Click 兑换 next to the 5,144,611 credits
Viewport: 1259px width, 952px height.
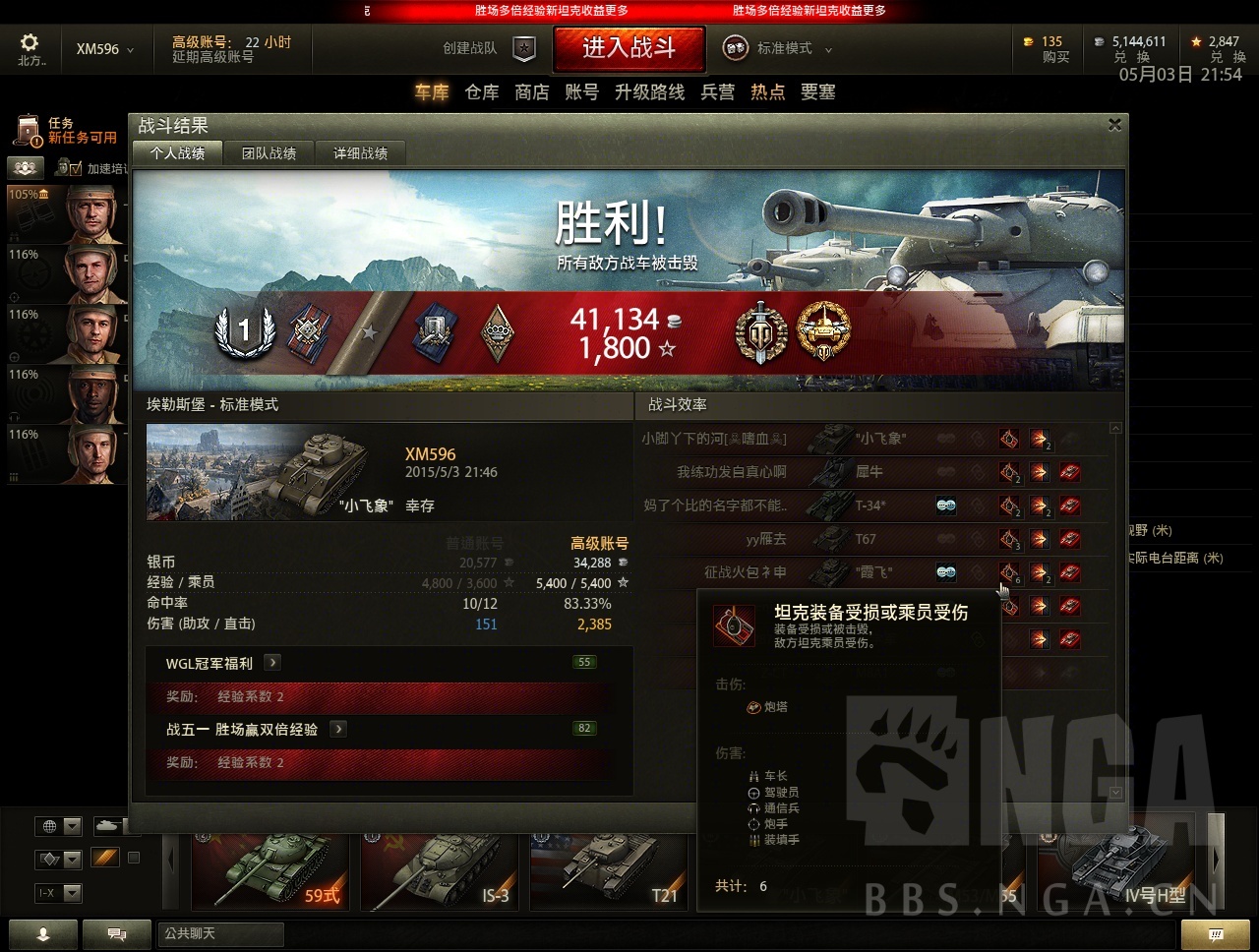pos(1133,56)
